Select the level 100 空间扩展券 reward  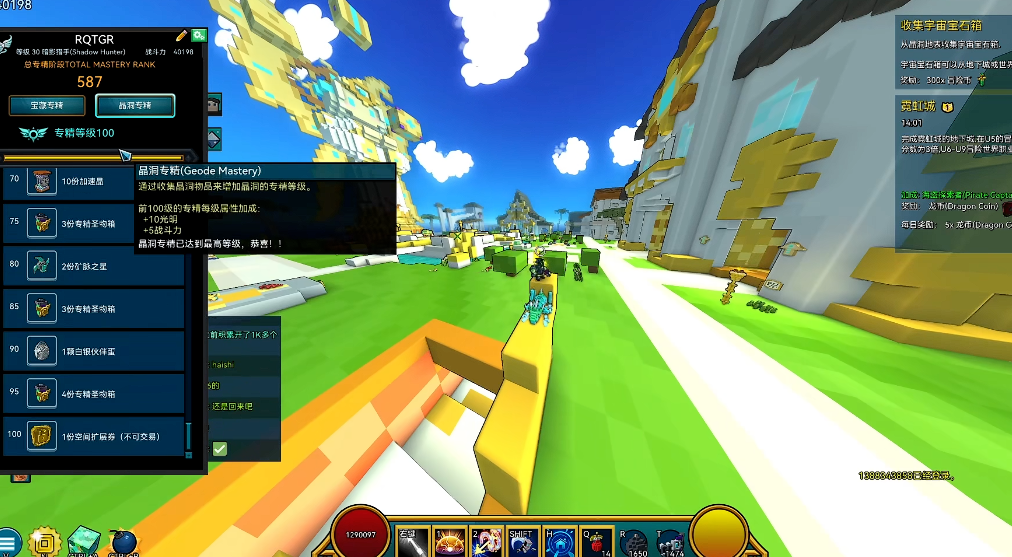pos(94,437)
